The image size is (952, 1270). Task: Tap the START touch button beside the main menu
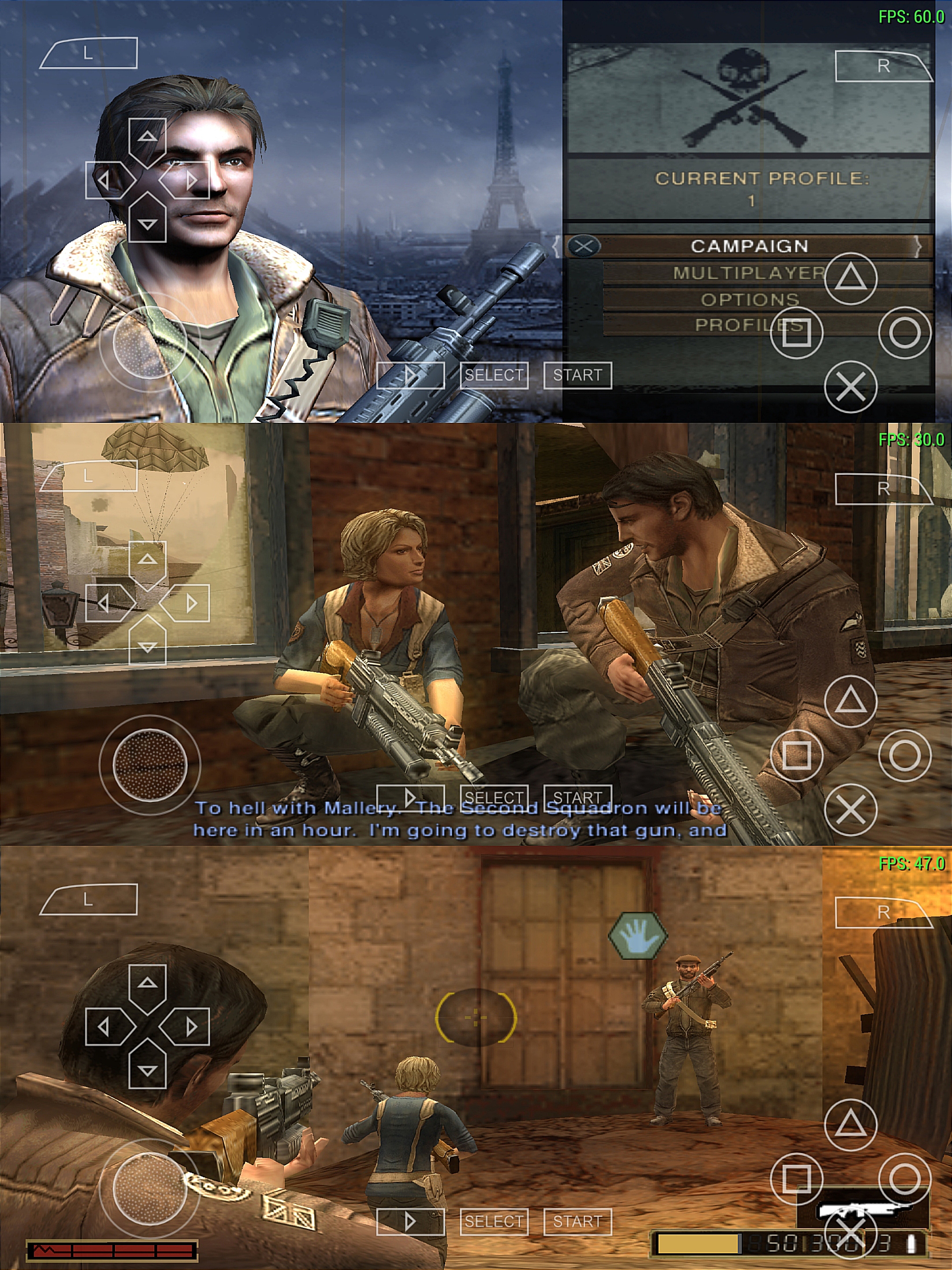[x=577, y=375]
